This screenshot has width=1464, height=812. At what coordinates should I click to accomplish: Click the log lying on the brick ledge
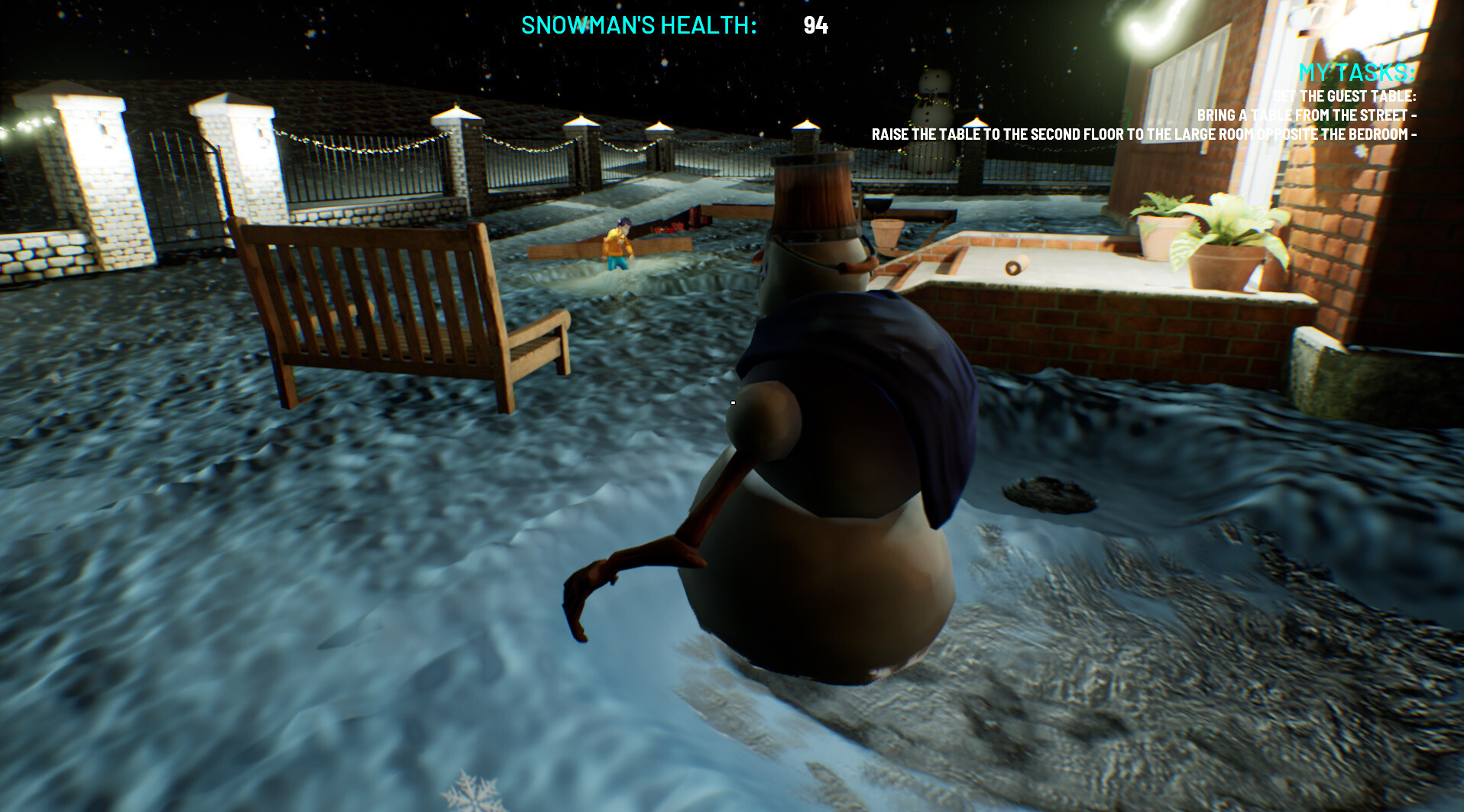tap(1016, 265)
